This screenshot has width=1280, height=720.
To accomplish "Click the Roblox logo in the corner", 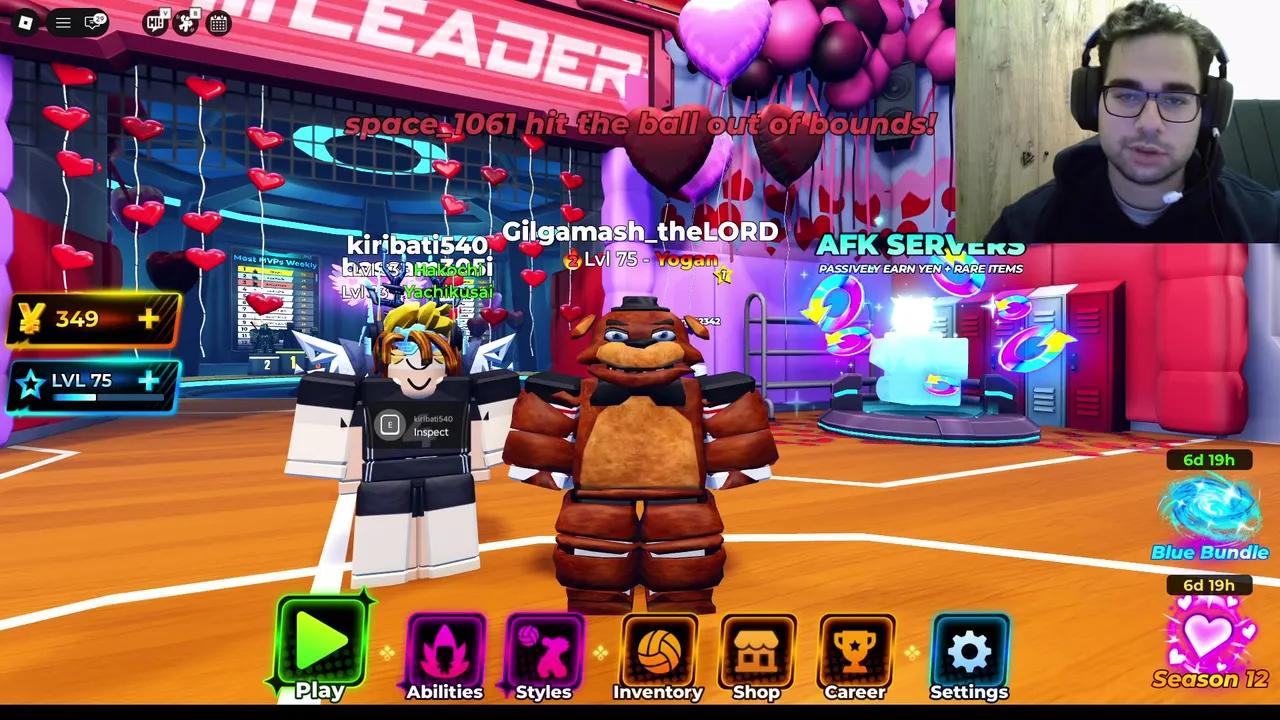I will click(x=25, y=22).
